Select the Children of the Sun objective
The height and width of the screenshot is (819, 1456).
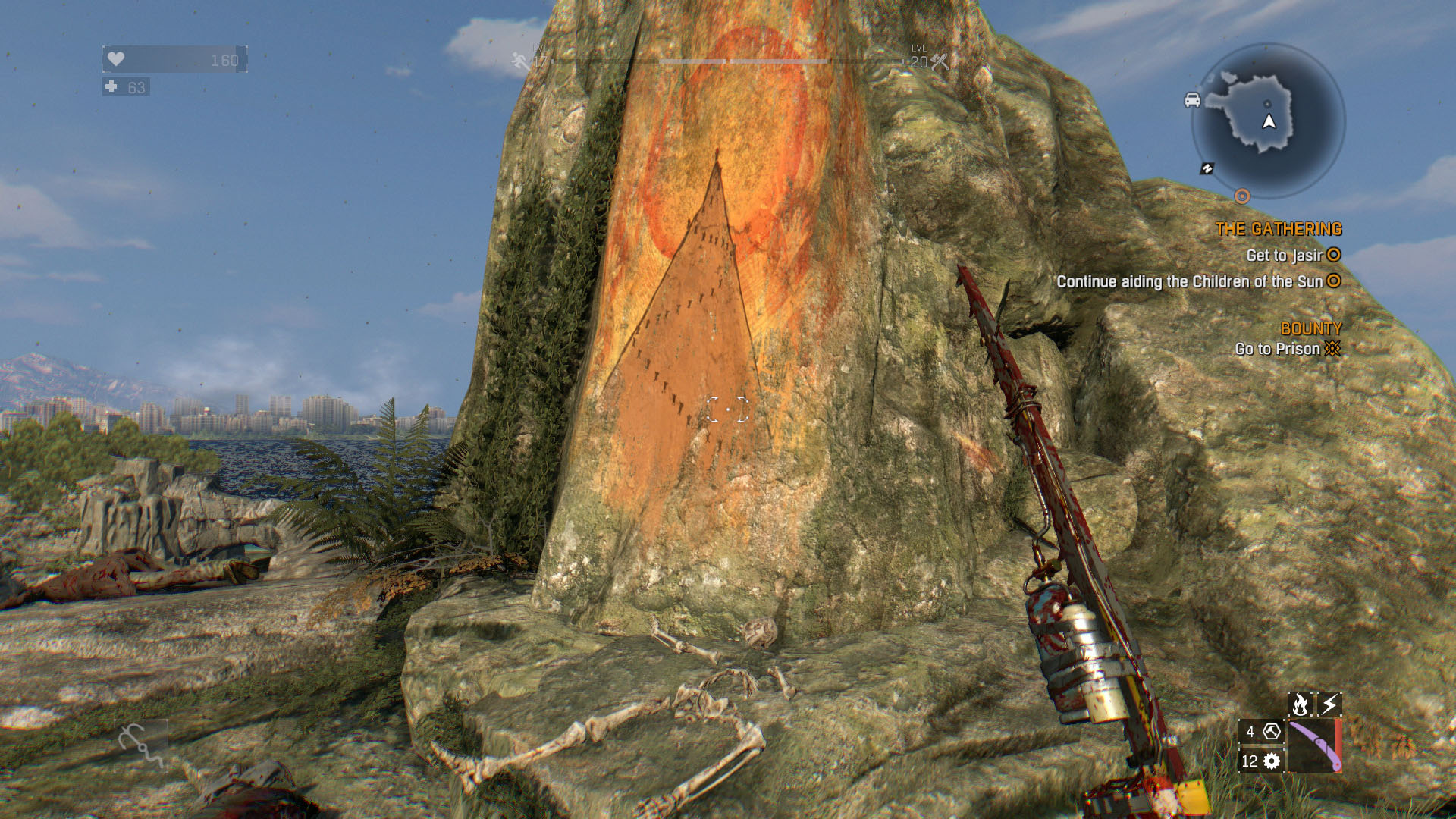[x=1189, y=281]
